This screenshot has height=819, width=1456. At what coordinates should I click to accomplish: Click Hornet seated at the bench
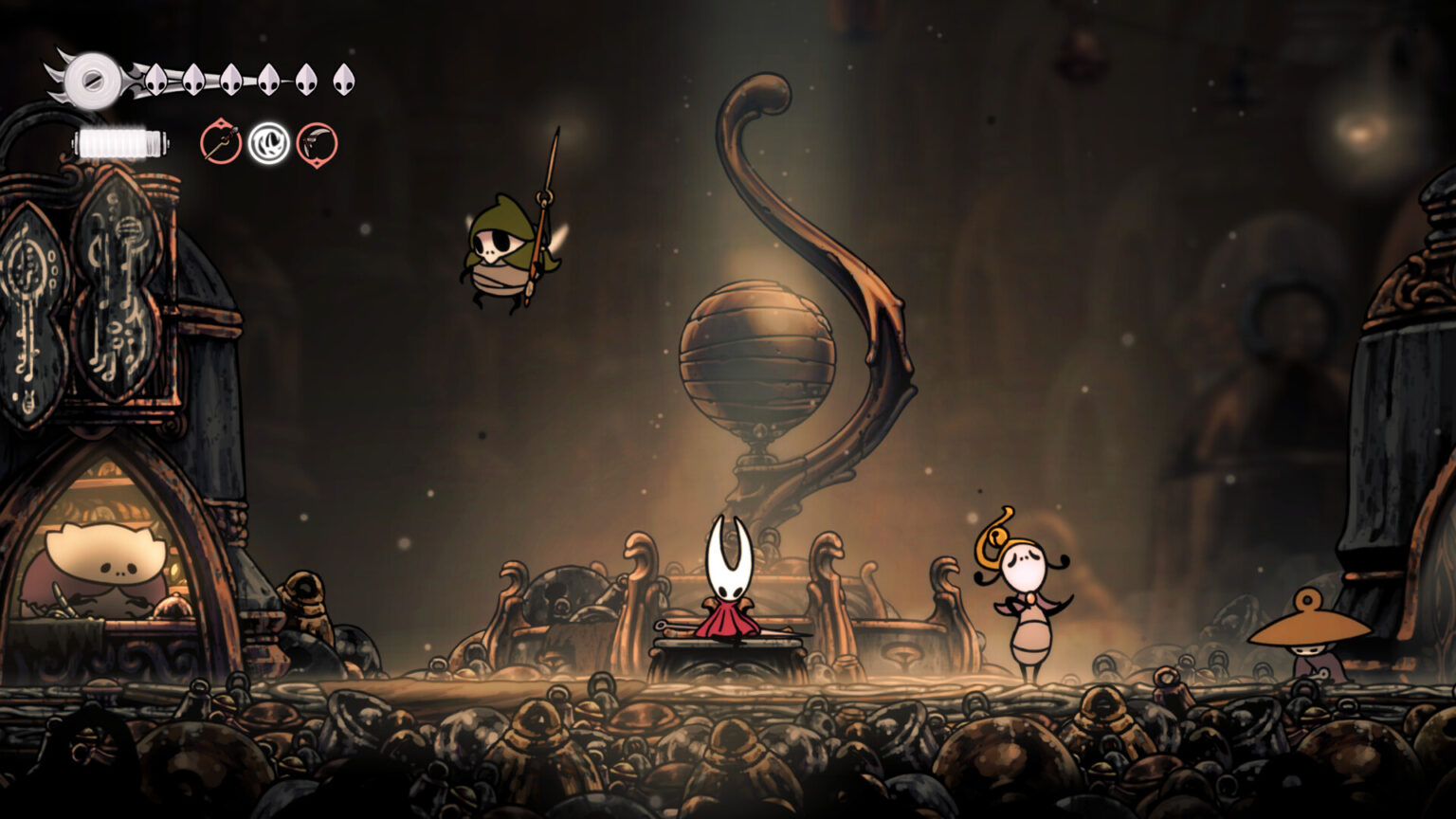tap(730, 588)
